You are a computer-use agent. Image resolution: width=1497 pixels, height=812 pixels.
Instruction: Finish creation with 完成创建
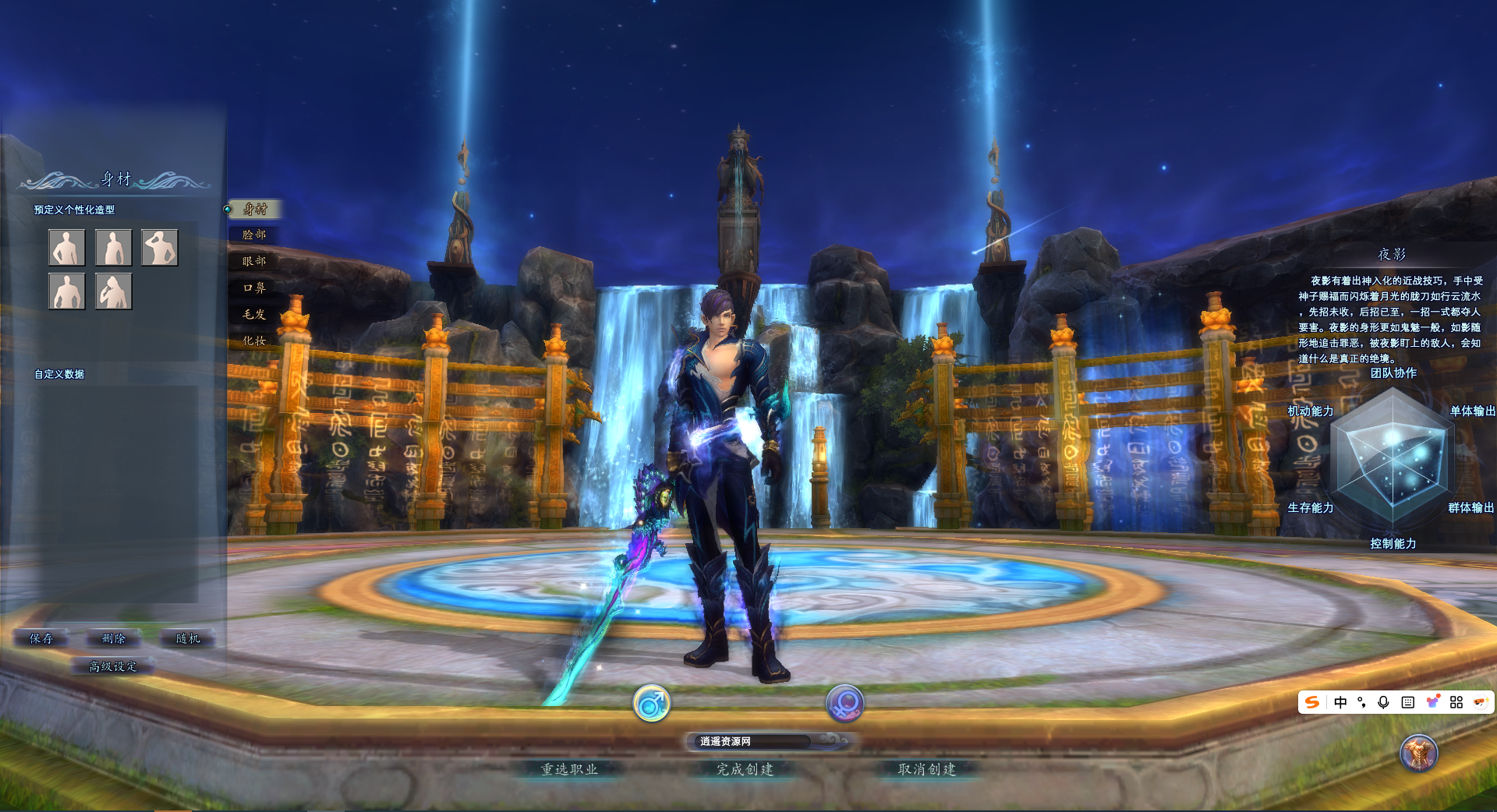pyautogui.click(x=745, y=769)
